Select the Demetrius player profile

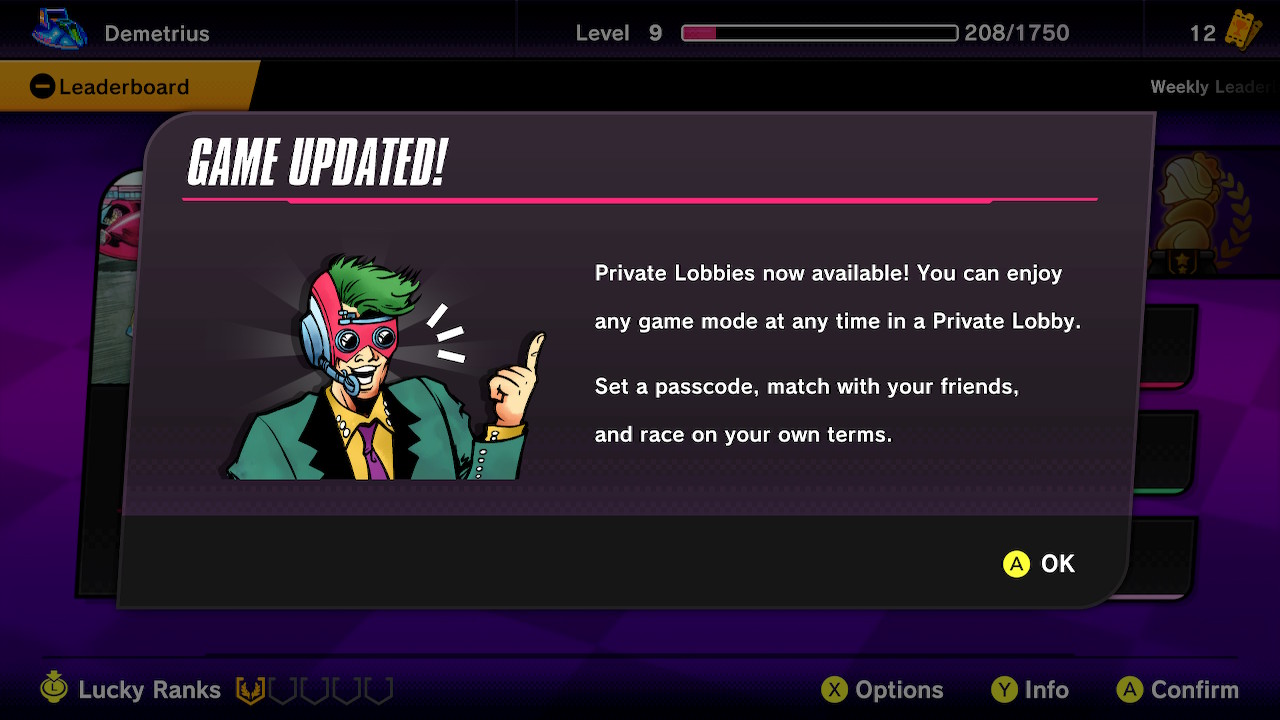click(156, 33)
